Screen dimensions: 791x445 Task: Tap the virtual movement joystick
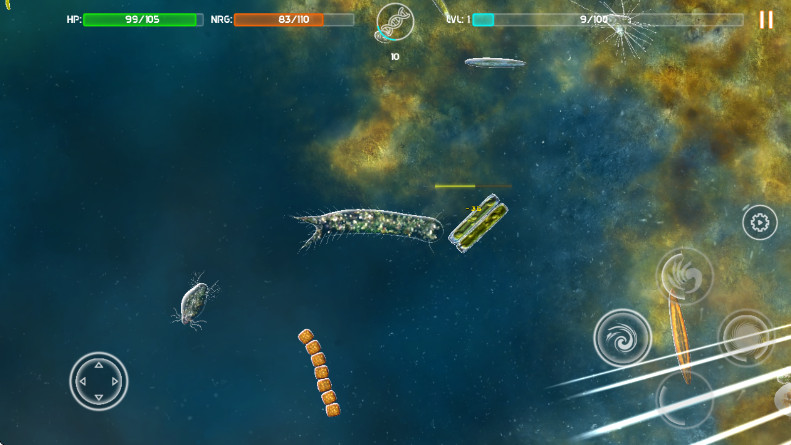tap(99, 381)
